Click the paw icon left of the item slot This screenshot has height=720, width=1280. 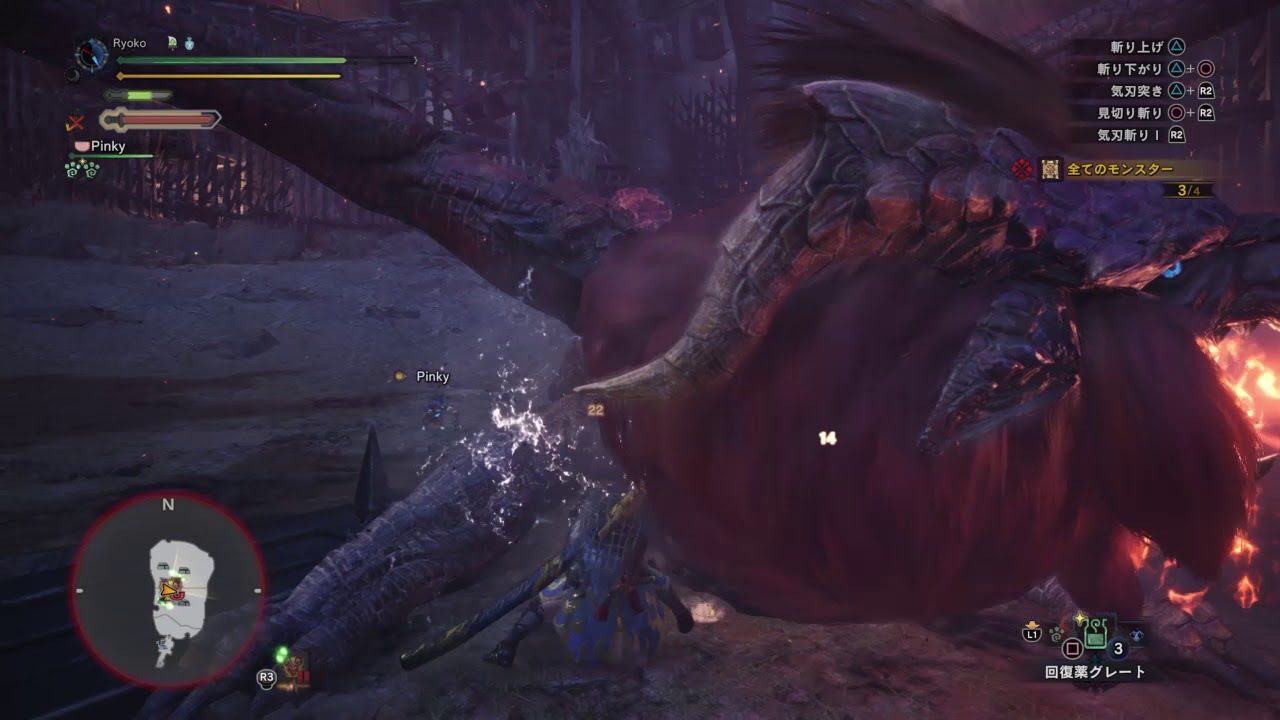1056,633
